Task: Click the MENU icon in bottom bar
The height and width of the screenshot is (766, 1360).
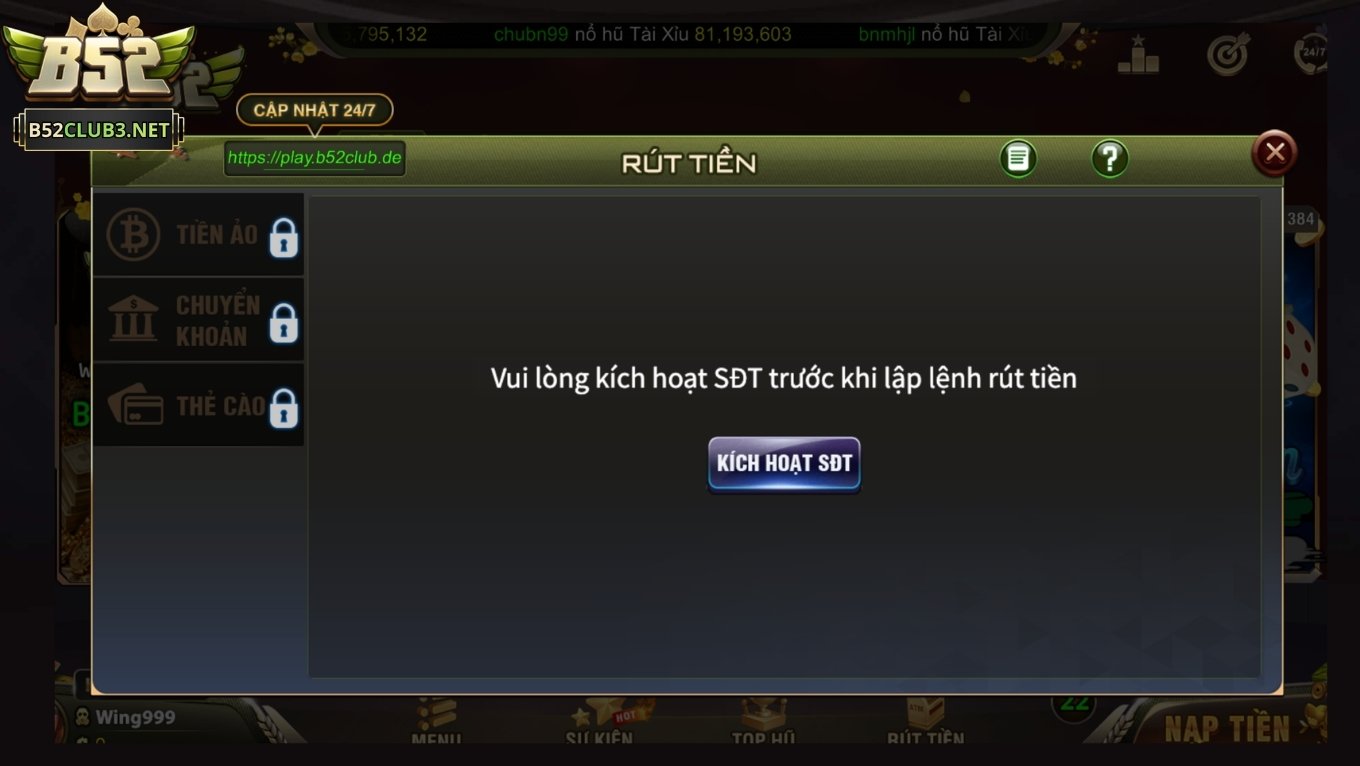Action: [438, 712]
